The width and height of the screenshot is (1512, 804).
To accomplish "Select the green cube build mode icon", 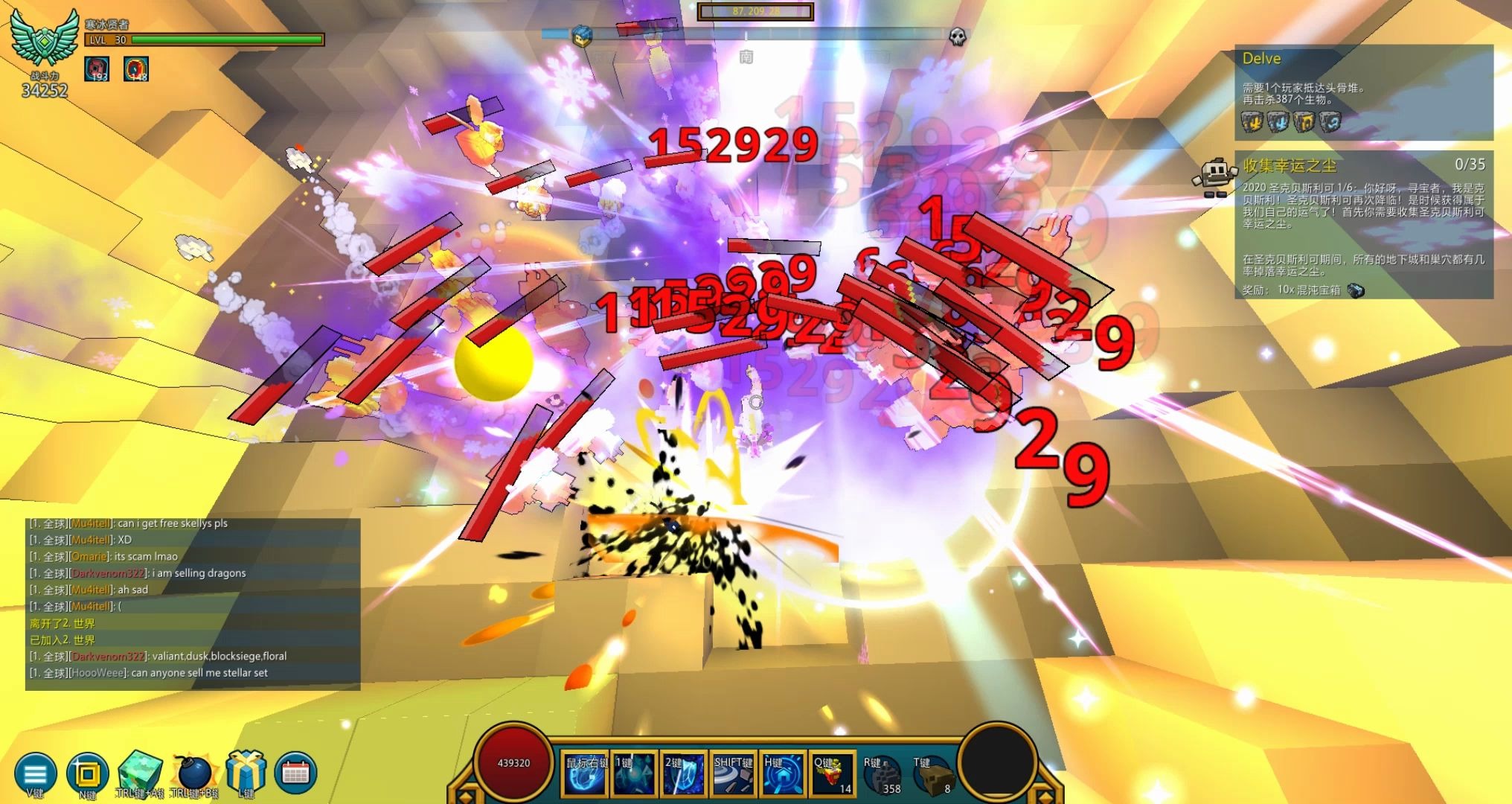I will 140,771.
